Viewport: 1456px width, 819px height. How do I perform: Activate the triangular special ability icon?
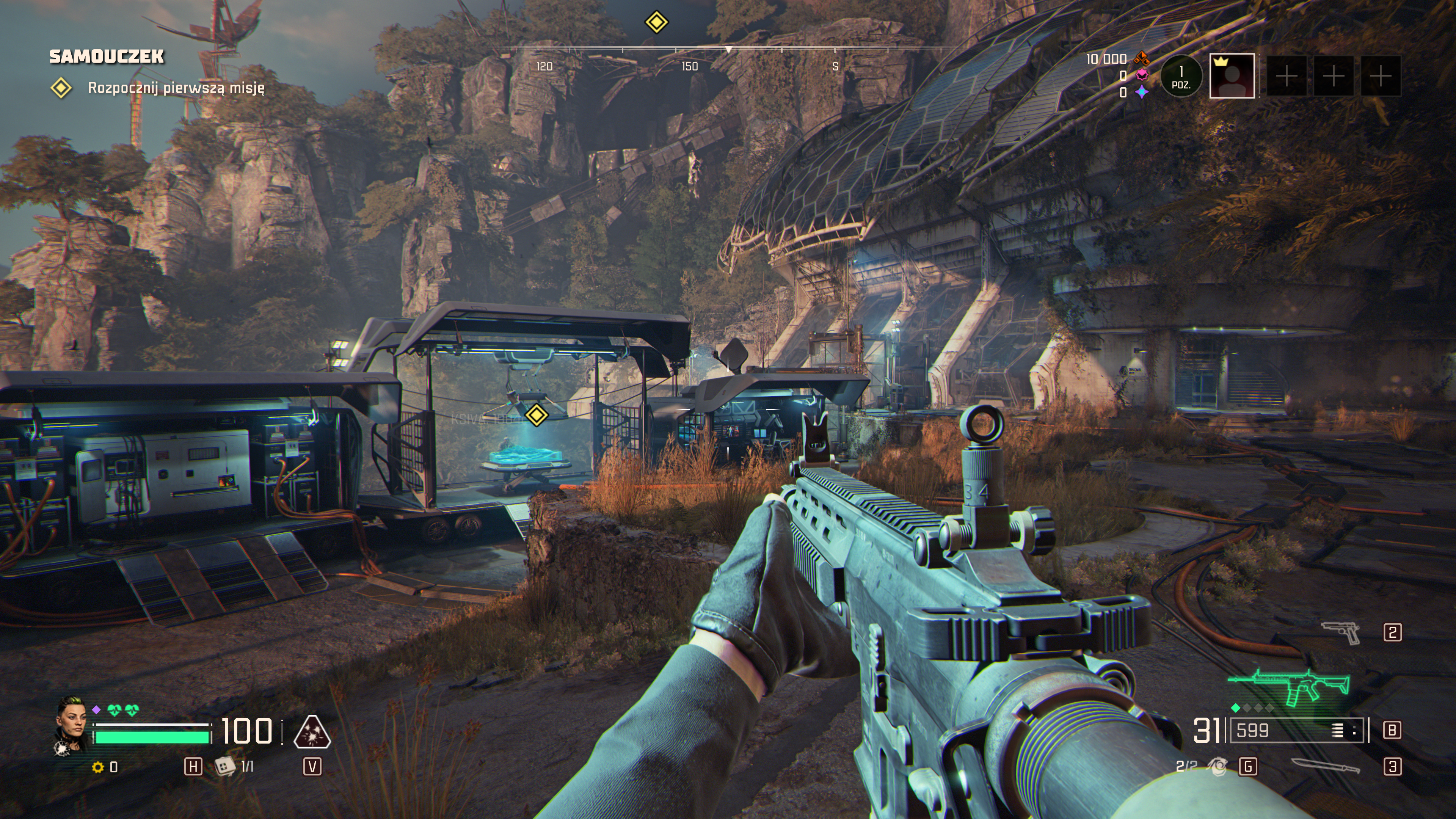pos(312,732)
